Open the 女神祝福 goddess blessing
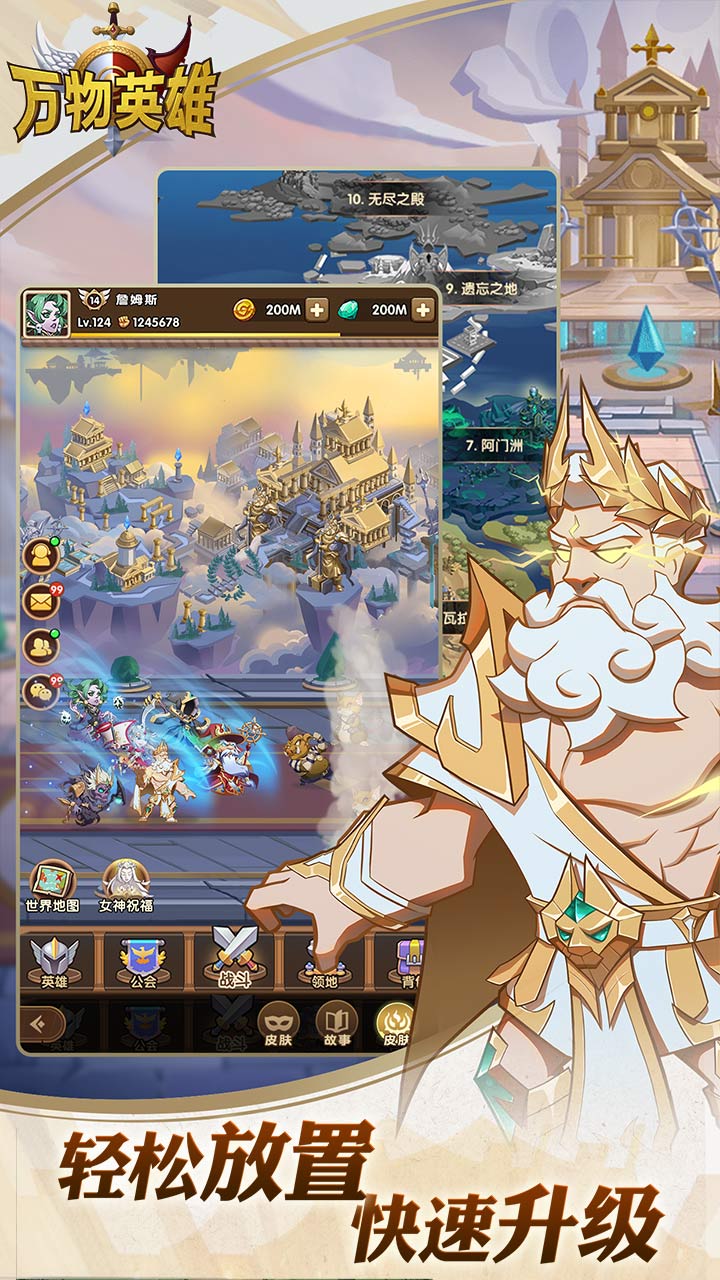The width and height of the screenshot is (720, 1280). click(x=126, y=886)
